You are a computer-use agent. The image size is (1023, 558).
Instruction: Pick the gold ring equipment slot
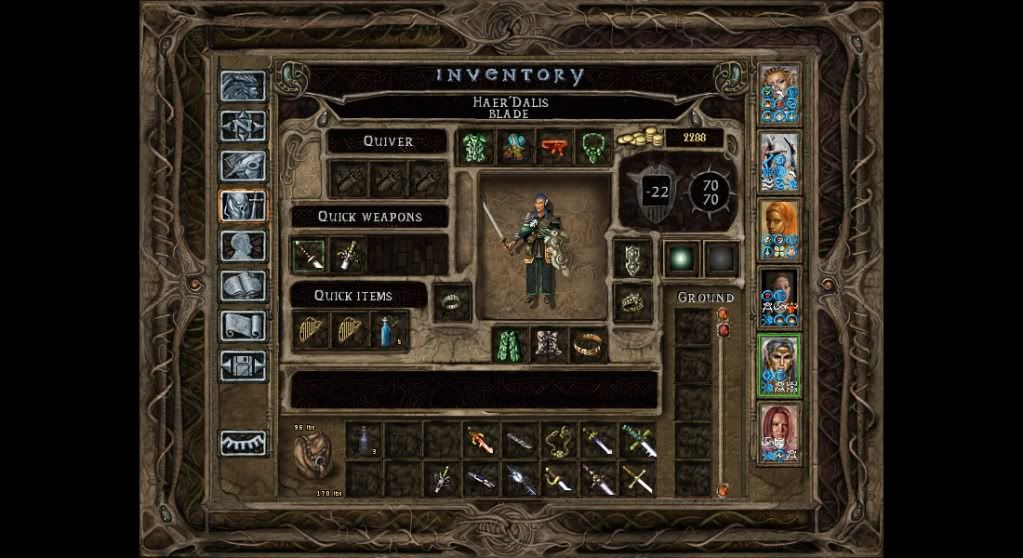590,345
